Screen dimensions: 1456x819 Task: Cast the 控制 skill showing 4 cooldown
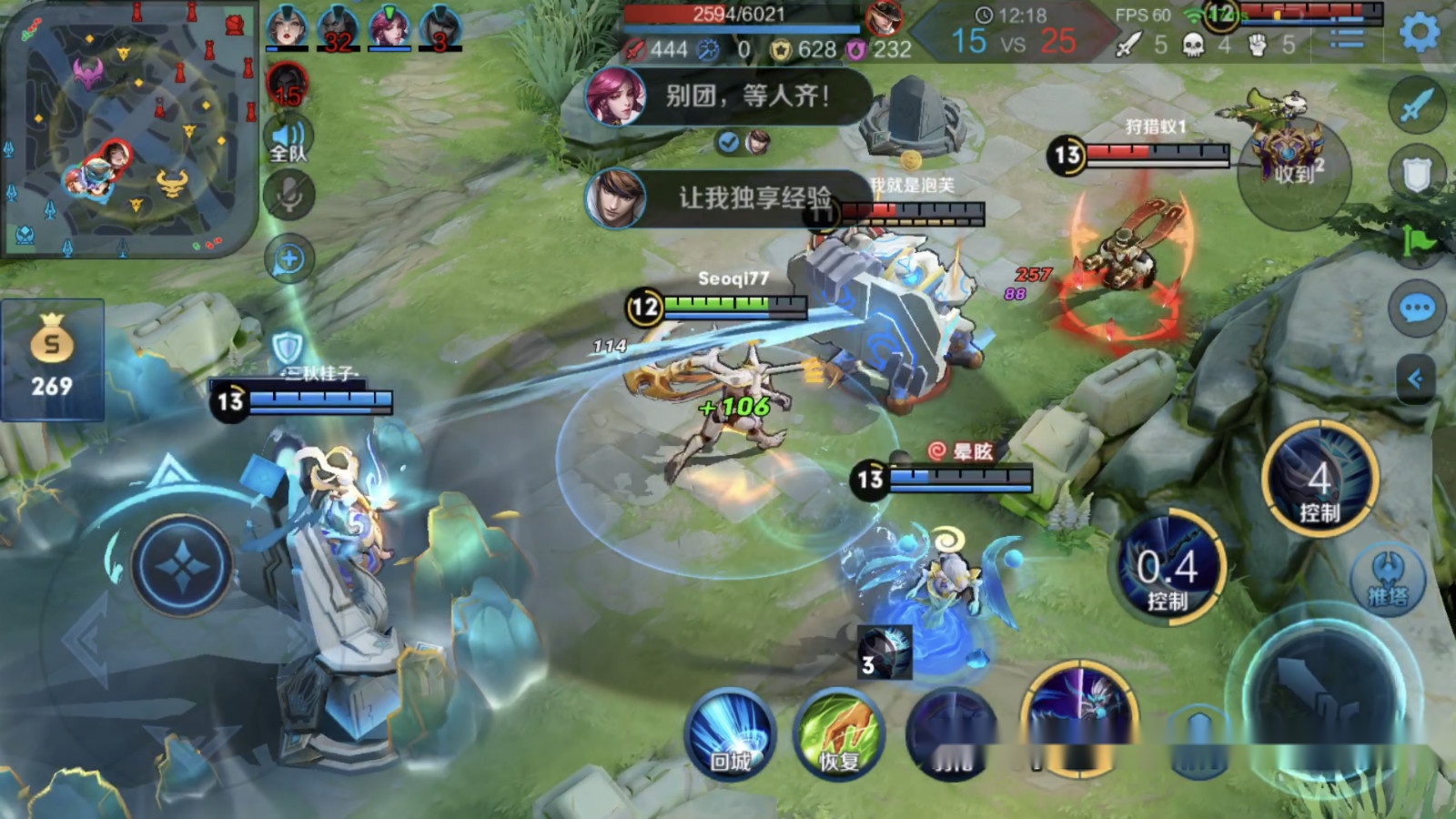coord(1319,480)
